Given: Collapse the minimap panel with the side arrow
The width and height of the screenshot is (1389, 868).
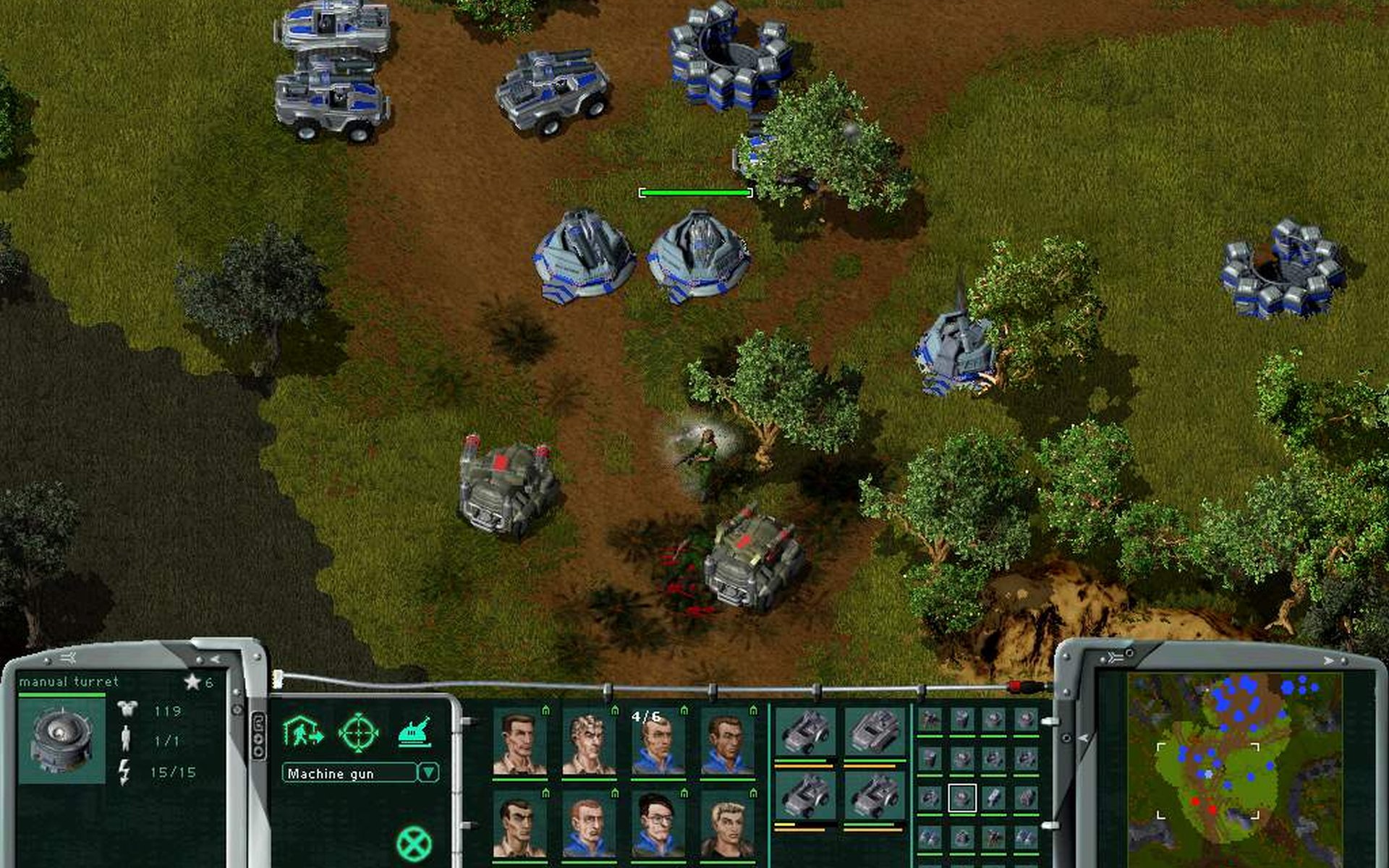Looking at the screenshot, I should point(1083,738).
